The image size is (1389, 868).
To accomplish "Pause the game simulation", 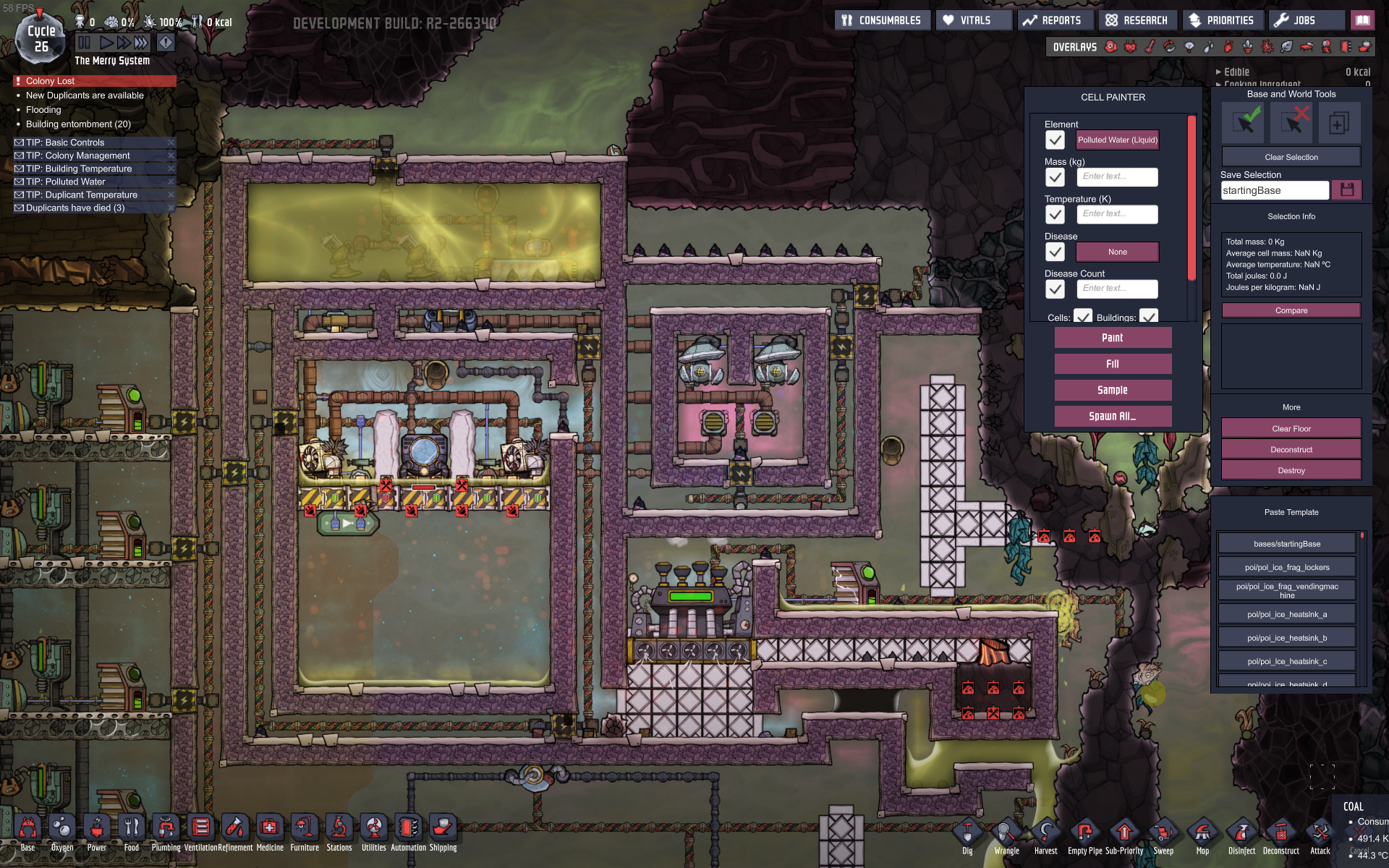I will pos(85,43).
